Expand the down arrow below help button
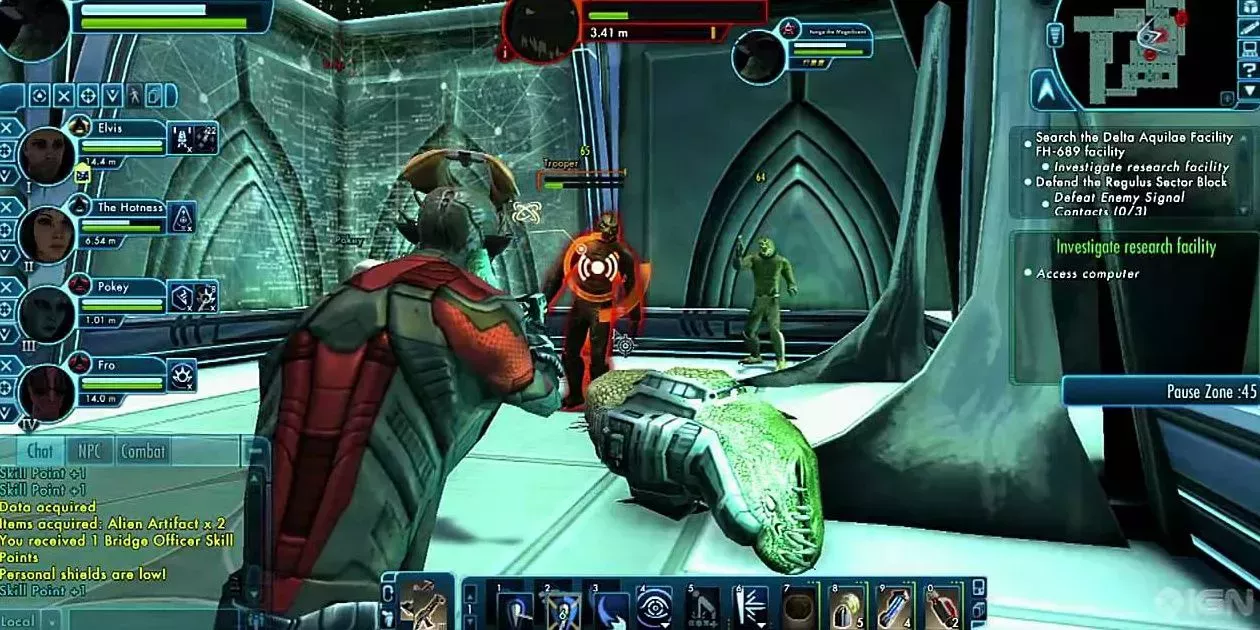This screenshot has height=630, width=1260. pos(1247,91)
